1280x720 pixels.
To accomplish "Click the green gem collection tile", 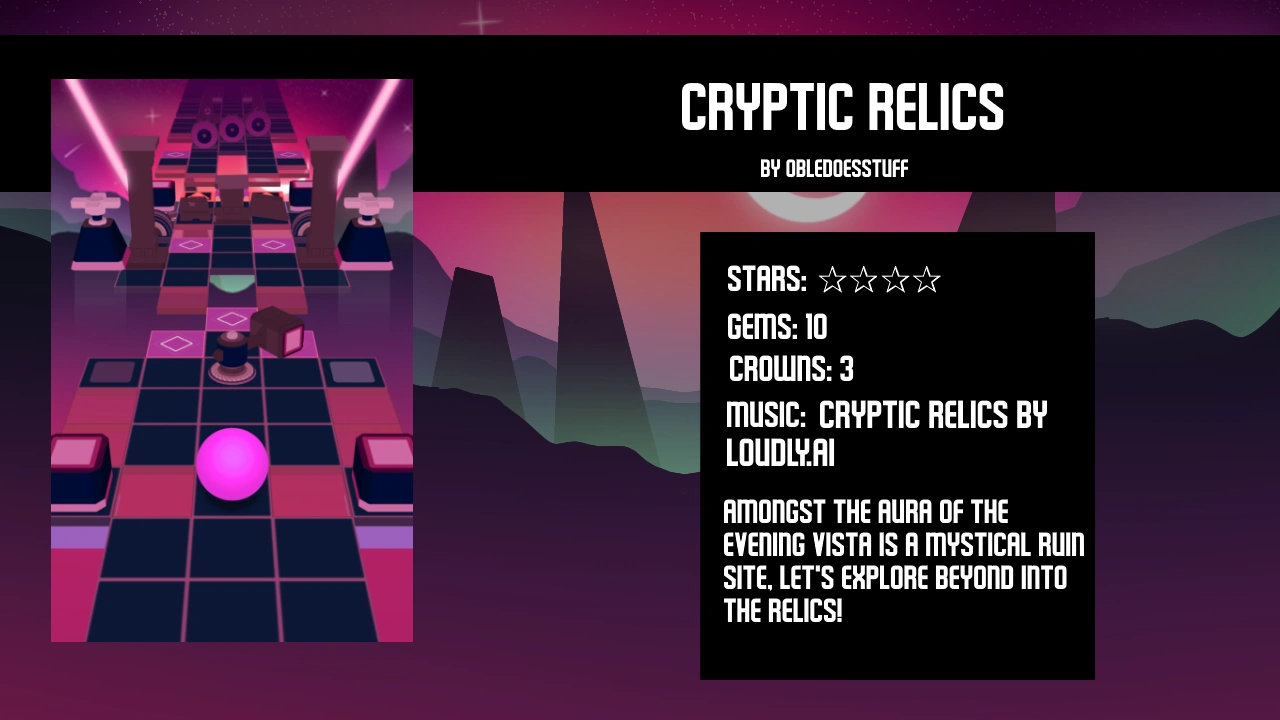I will (x=232, y=285).
